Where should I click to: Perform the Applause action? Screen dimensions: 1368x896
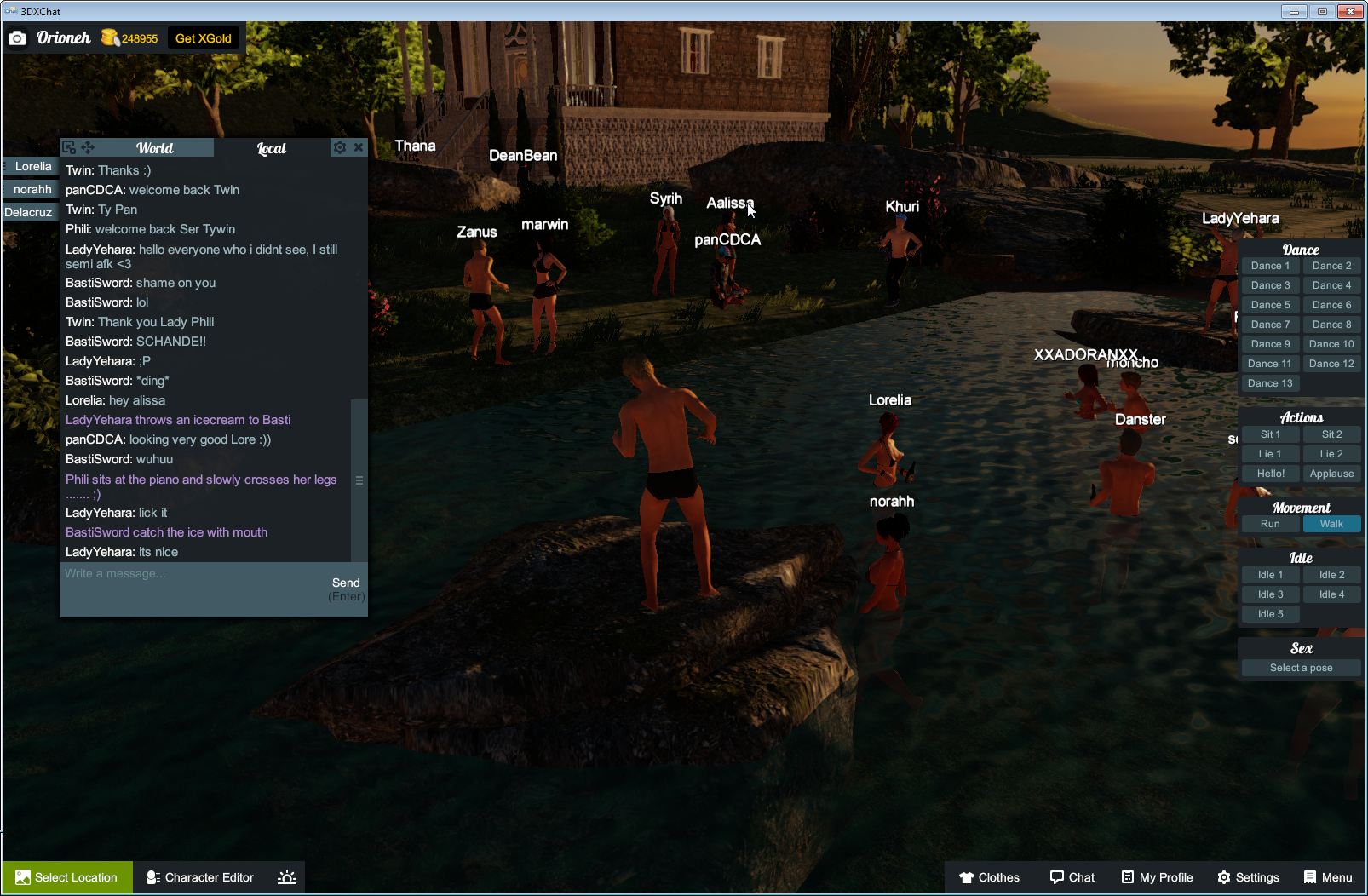click(1331, 474)
